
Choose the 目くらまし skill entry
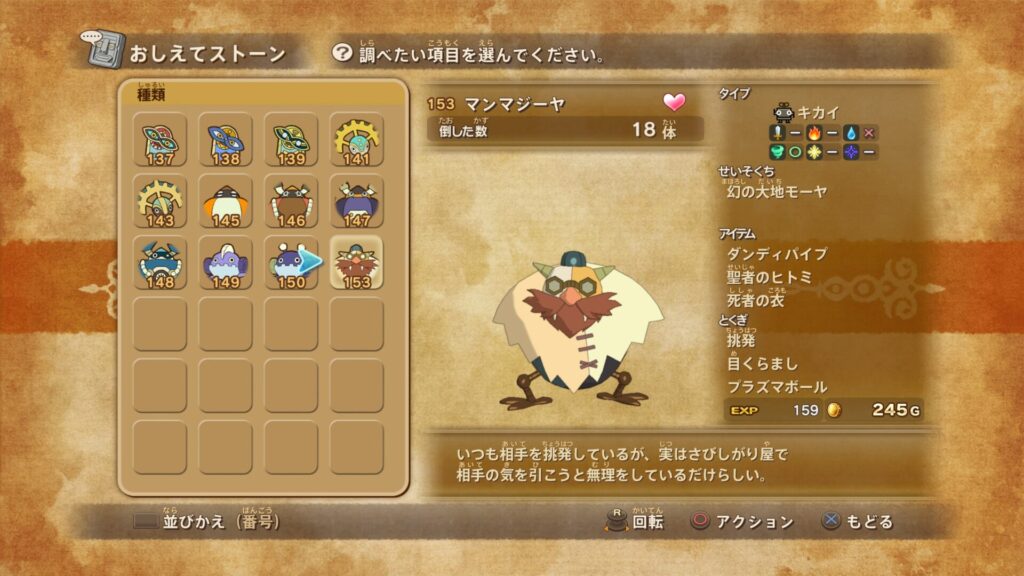762,364
